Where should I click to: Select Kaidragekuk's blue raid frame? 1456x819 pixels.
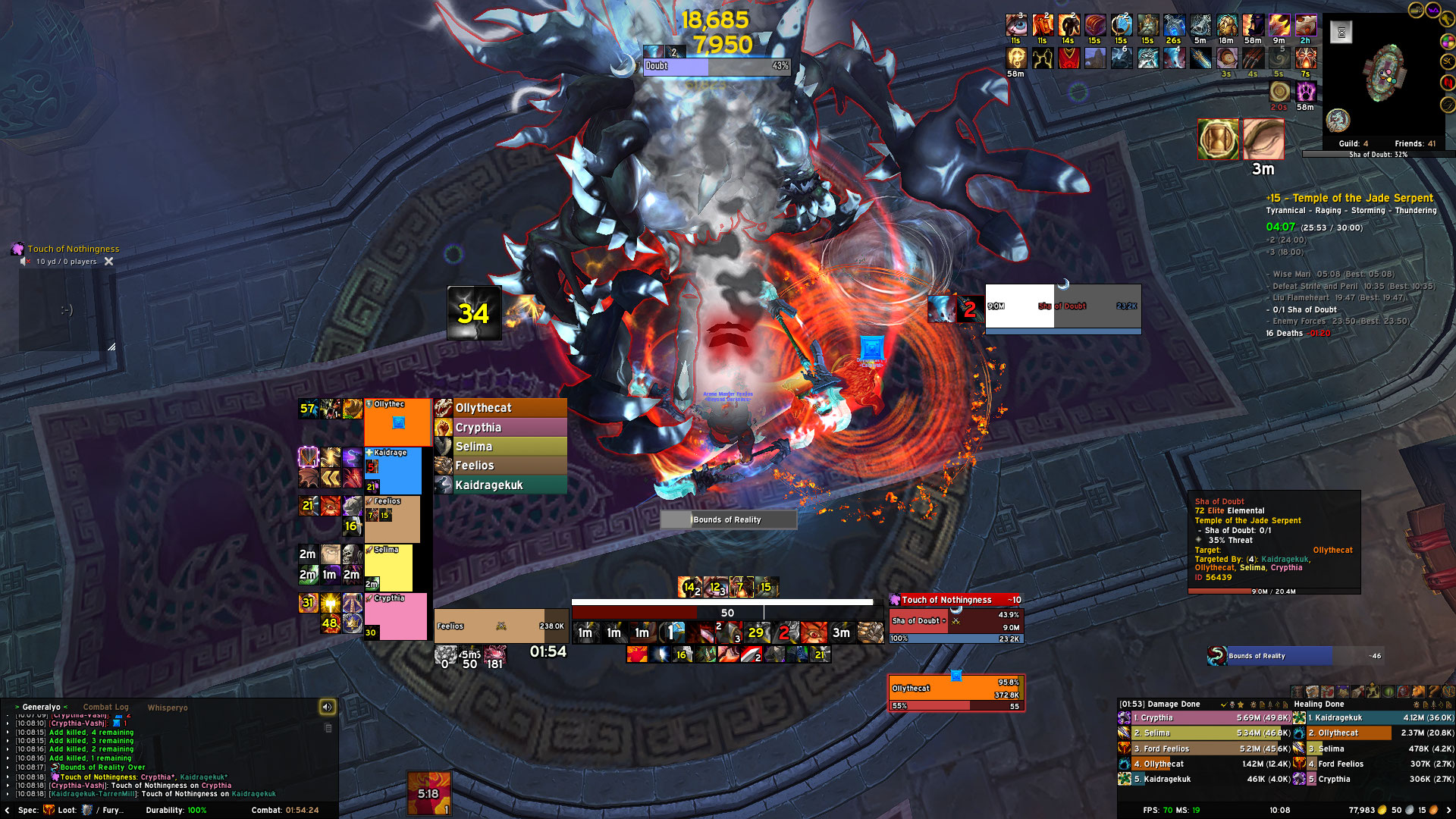pos(393,470)
